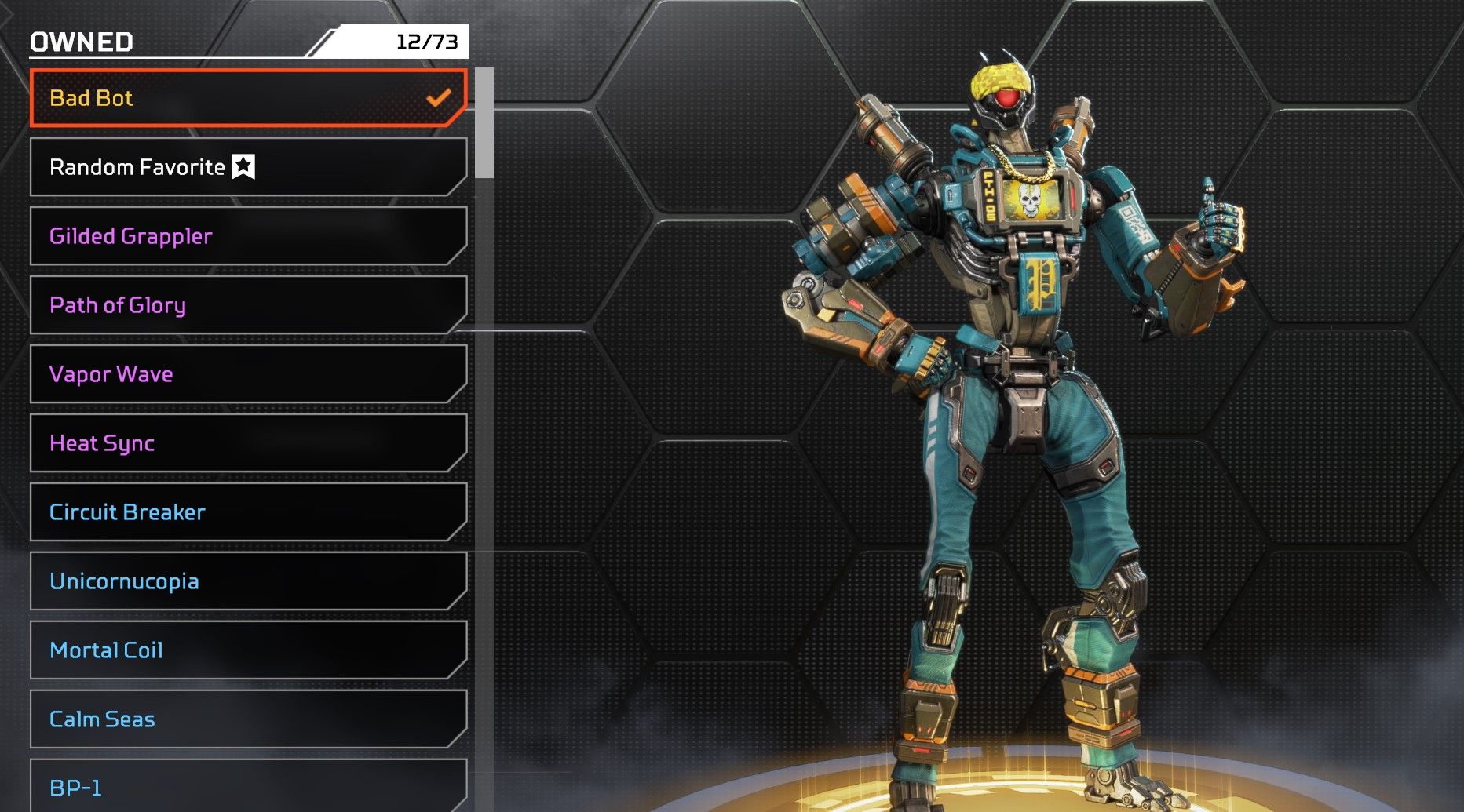Select the Unicornucopia skin
This screenshot has width=1464, height=812.
(x=248, y=581)
